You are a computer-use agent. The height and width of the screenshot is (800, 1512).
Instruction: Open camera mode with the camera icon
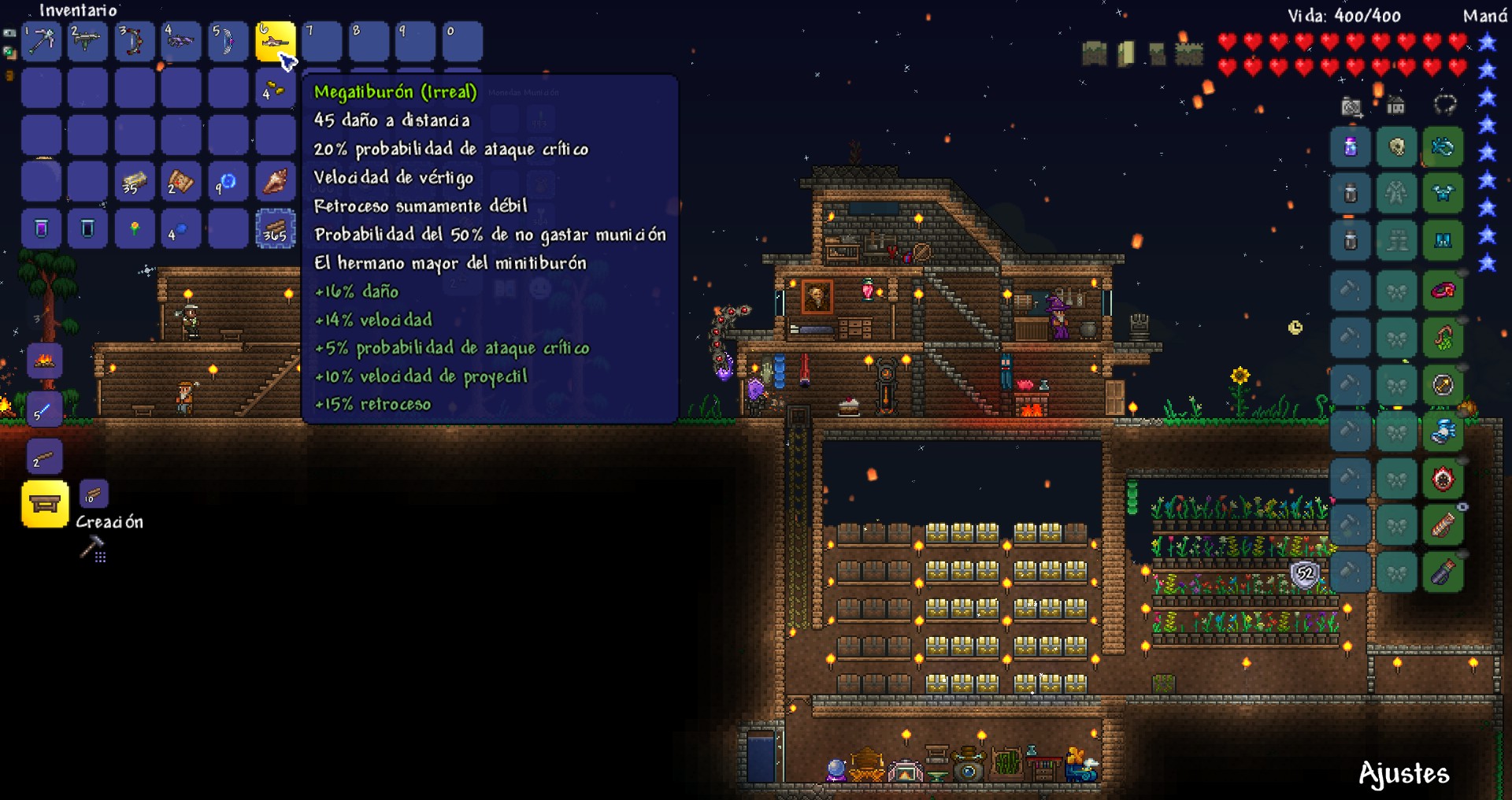coord(1351,106)
